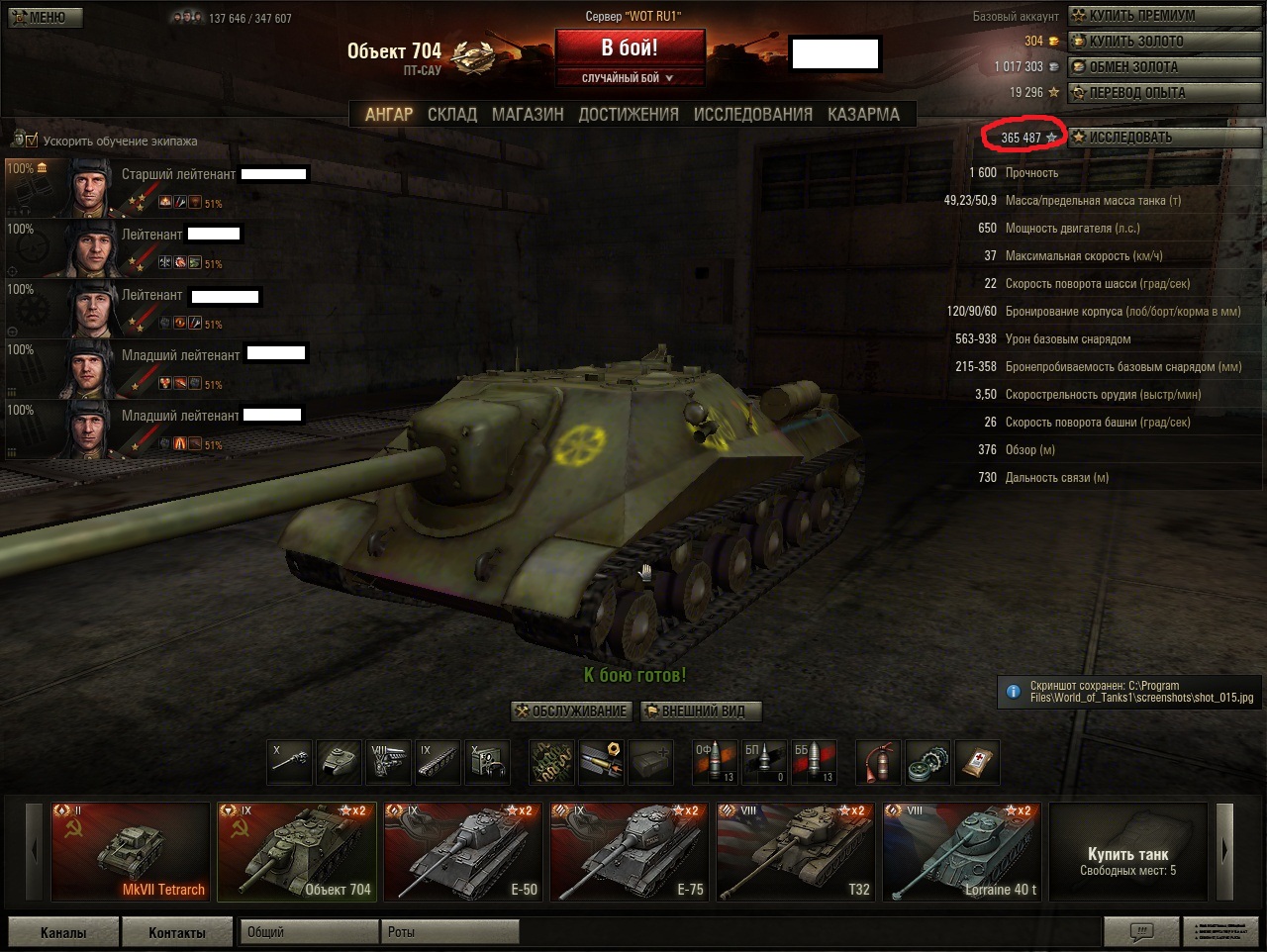Open the Обслуживание service window
Image resolution: width=1267 pixels, height=952 pixels.
tap(572, 711)
